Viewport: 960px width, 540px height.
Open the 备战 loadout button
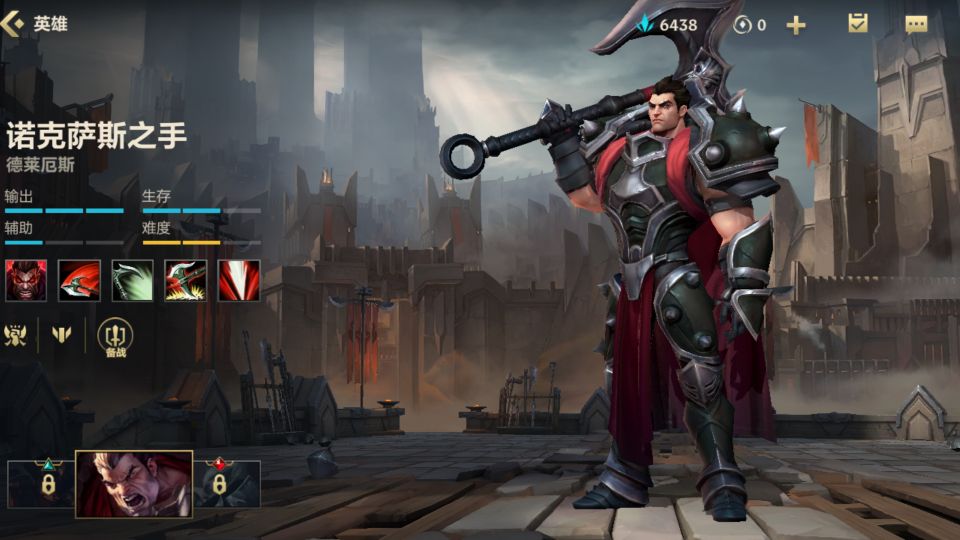tap(115, 336)
